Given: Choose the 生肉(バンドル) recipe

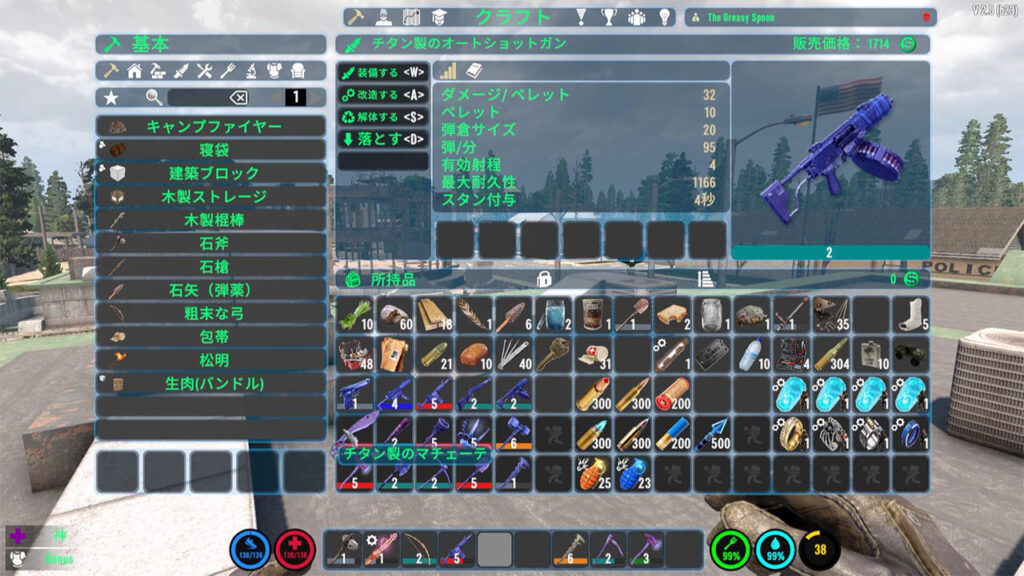Looking at the screenshot, I should pos(211,383).
